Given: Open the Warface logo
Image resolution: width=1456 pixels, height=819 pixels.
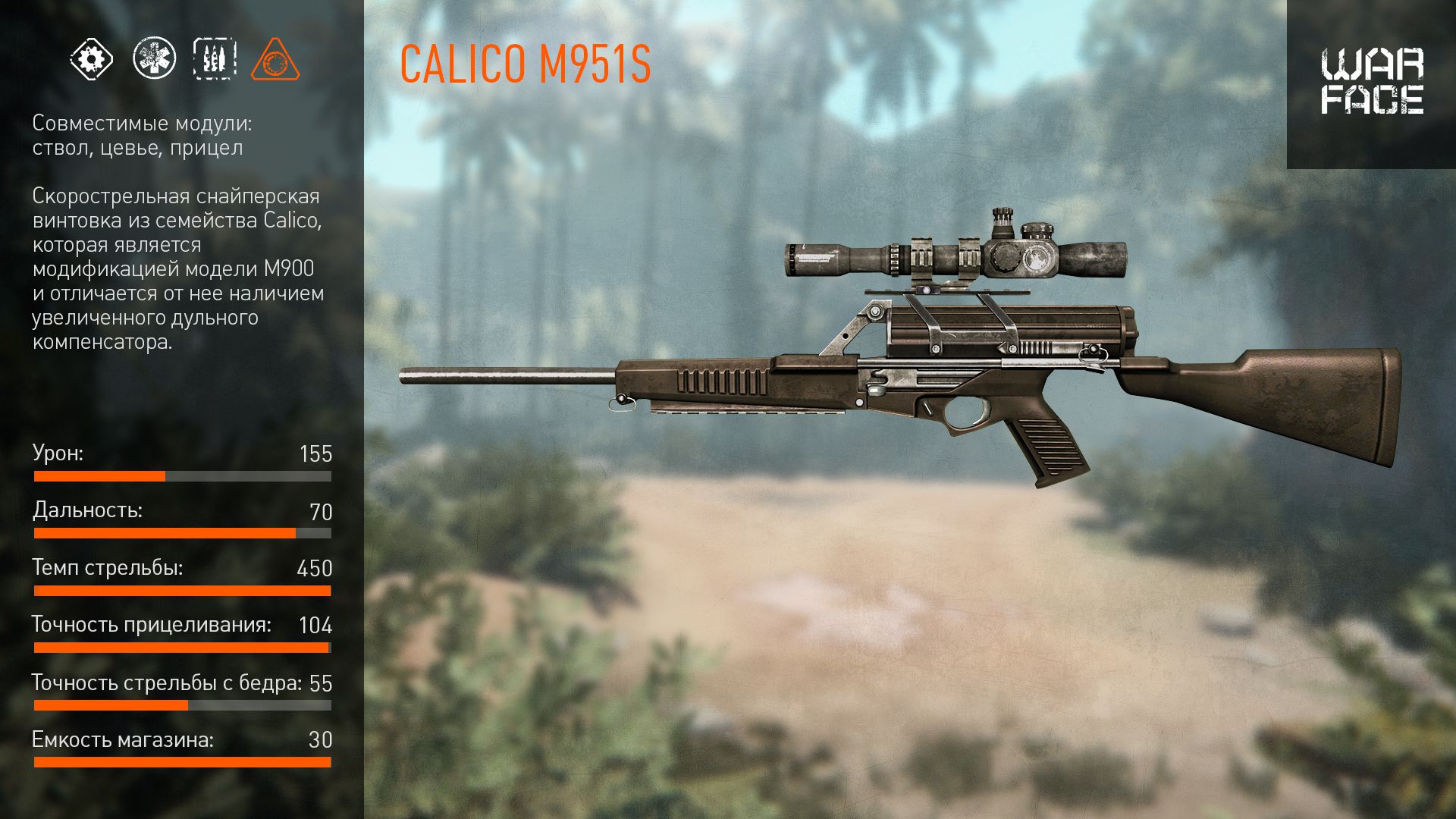Looking at the screenshot, I should tap(1372, 82).
